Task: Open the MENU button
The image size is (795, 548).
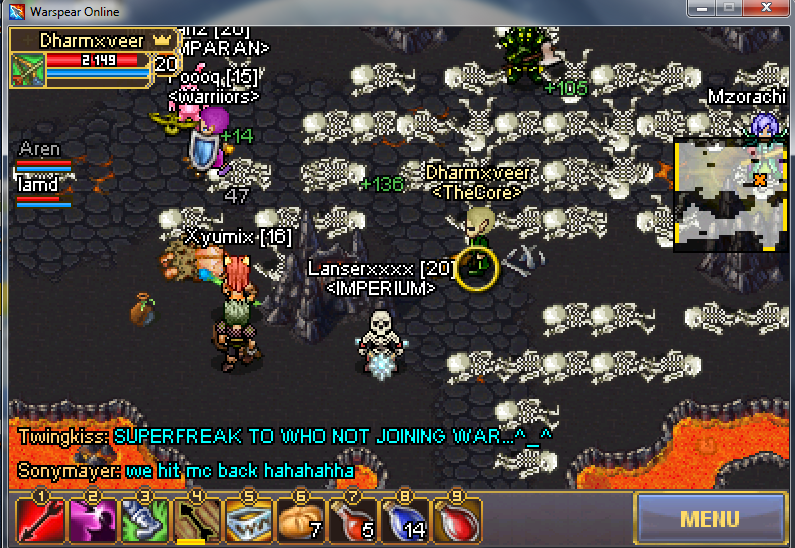Action: 709,519
